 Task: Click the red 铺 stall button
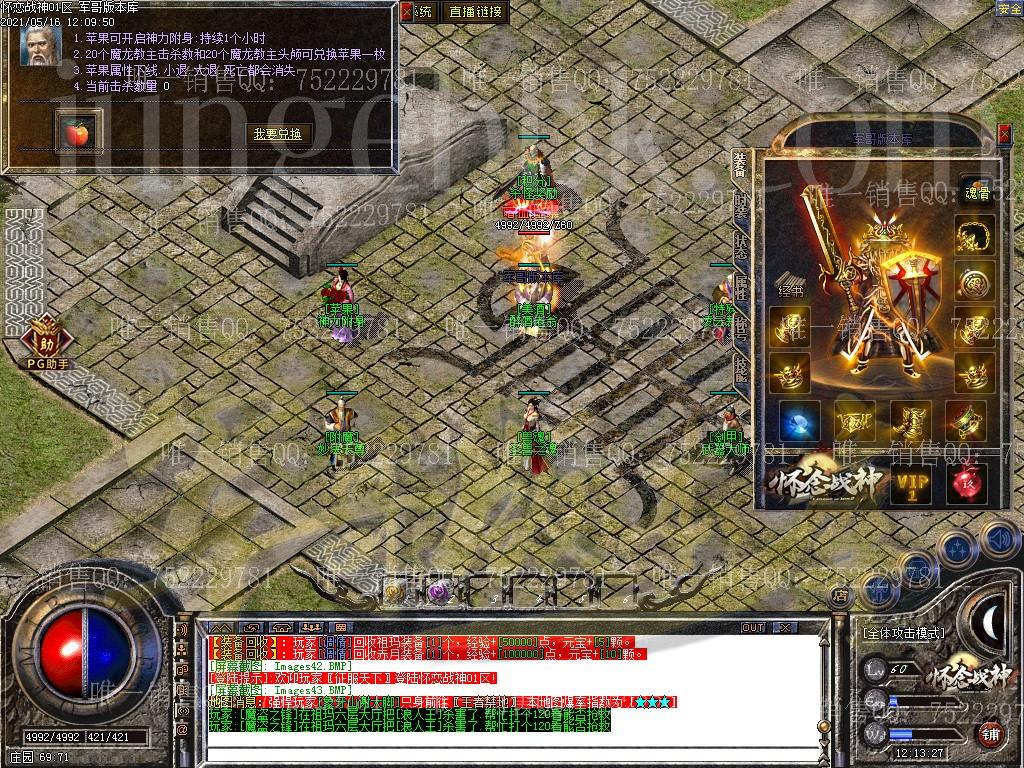pyautogui.click(x=988, y=735)
